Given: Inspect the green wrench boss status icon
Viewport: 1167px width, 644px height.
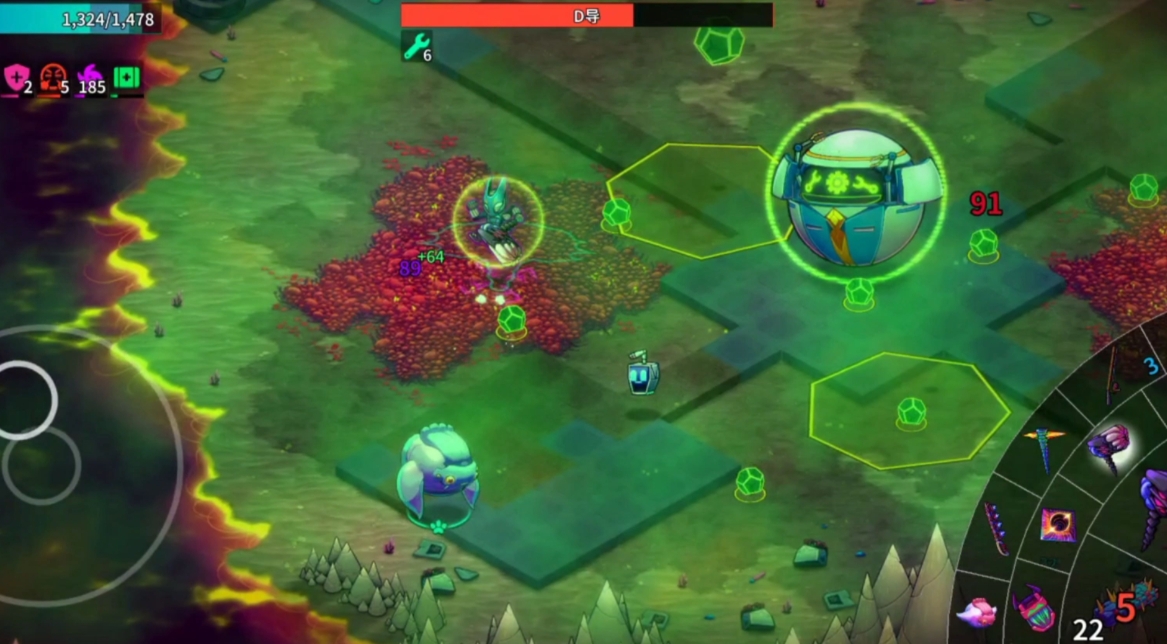Looking at the screenshot, I should pos(414,45).
